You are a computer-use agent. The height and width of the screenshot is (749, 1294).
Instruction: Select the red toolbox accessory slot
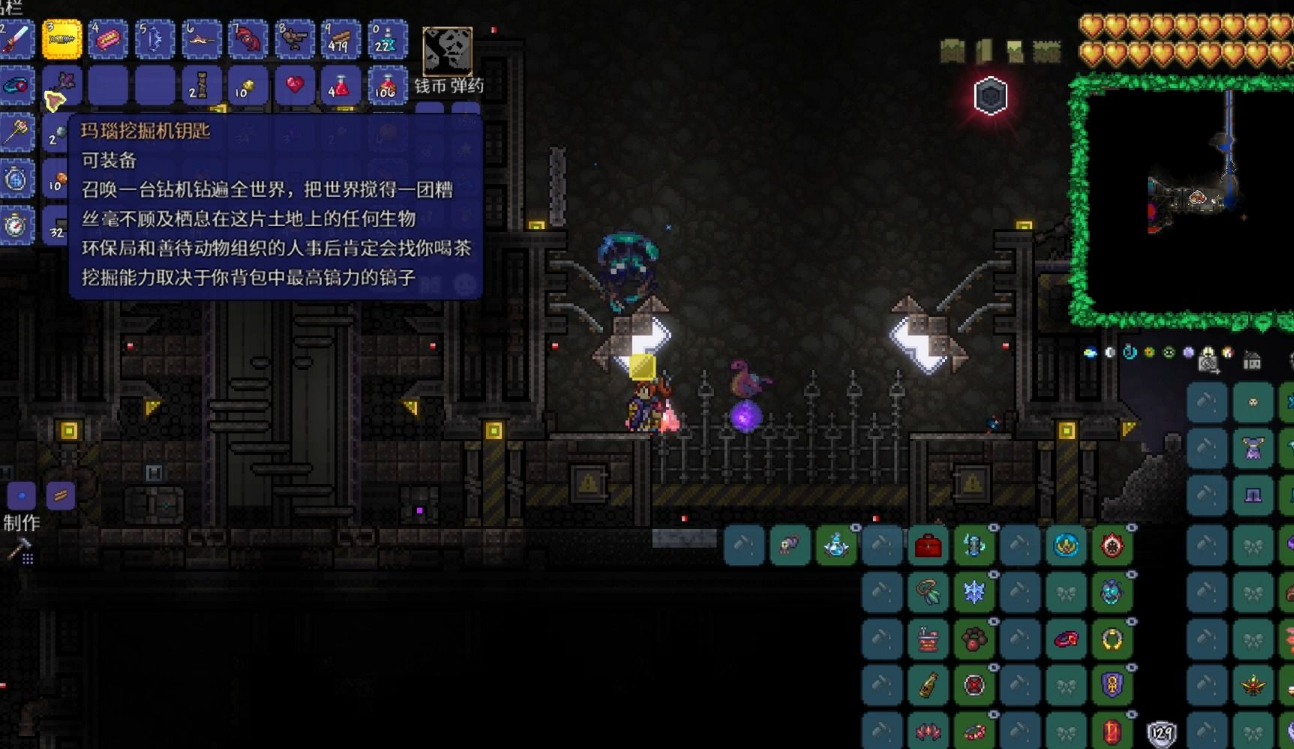tap(928, 546)
